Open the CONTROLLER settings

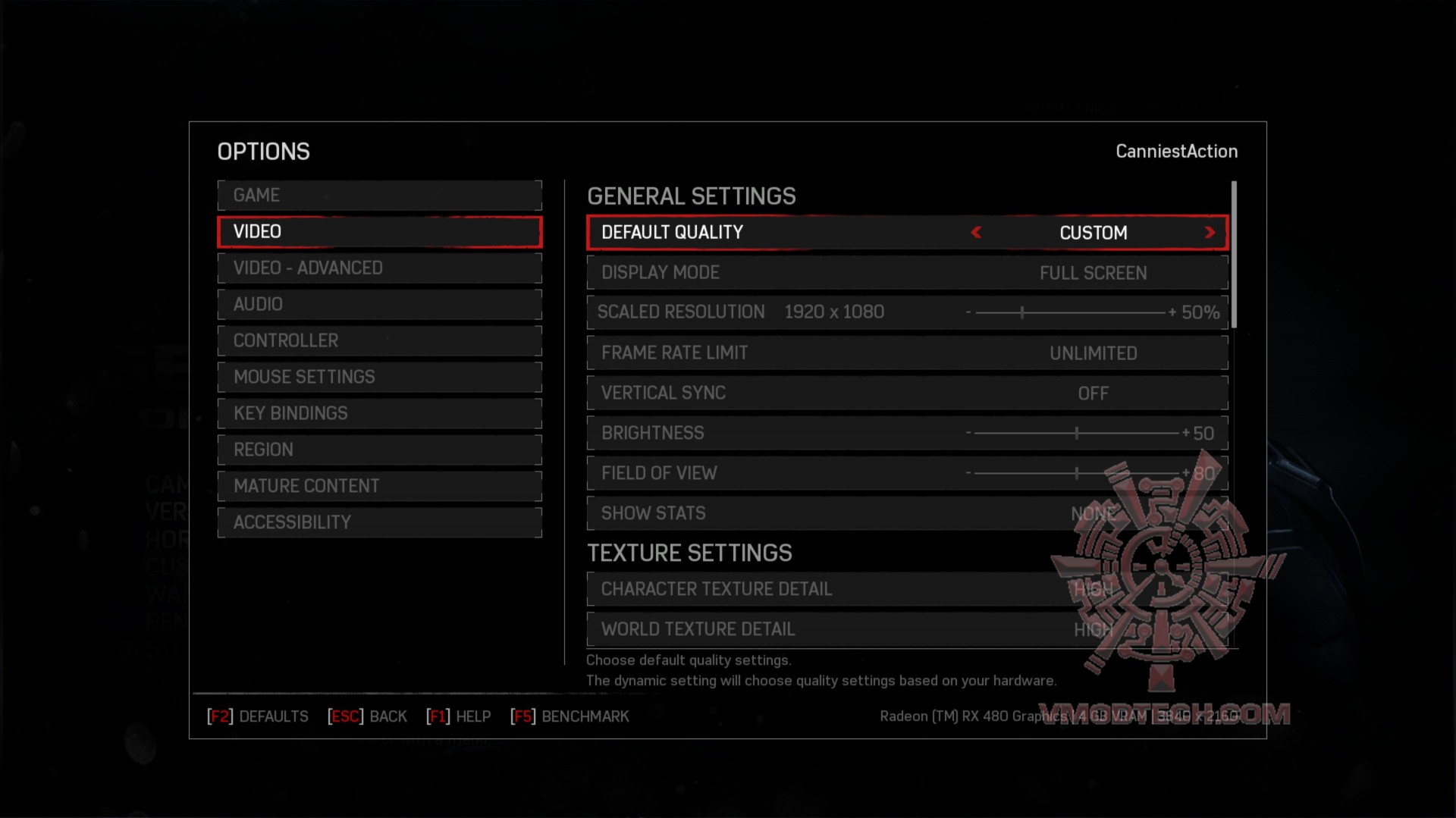click(379, 340)
